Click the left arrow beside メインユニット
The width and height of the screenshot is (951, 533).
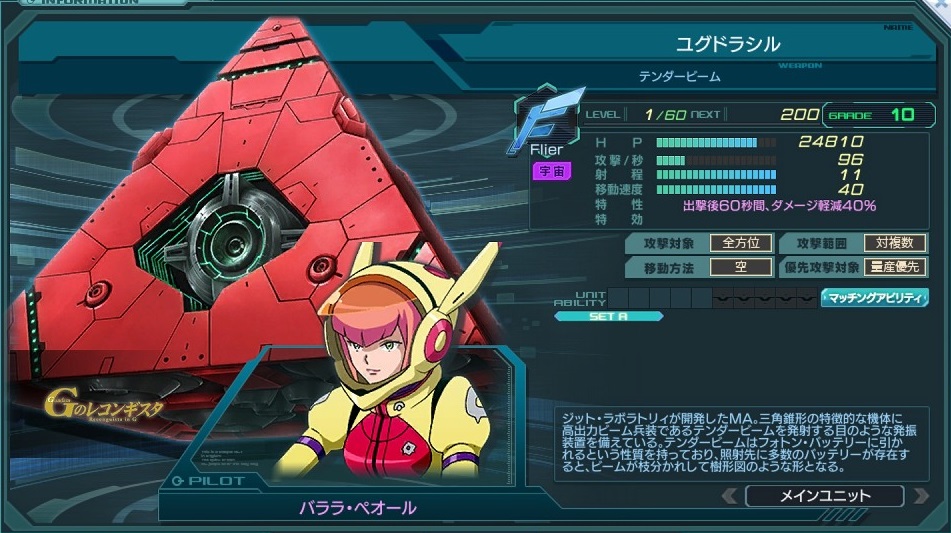point(729,496)
